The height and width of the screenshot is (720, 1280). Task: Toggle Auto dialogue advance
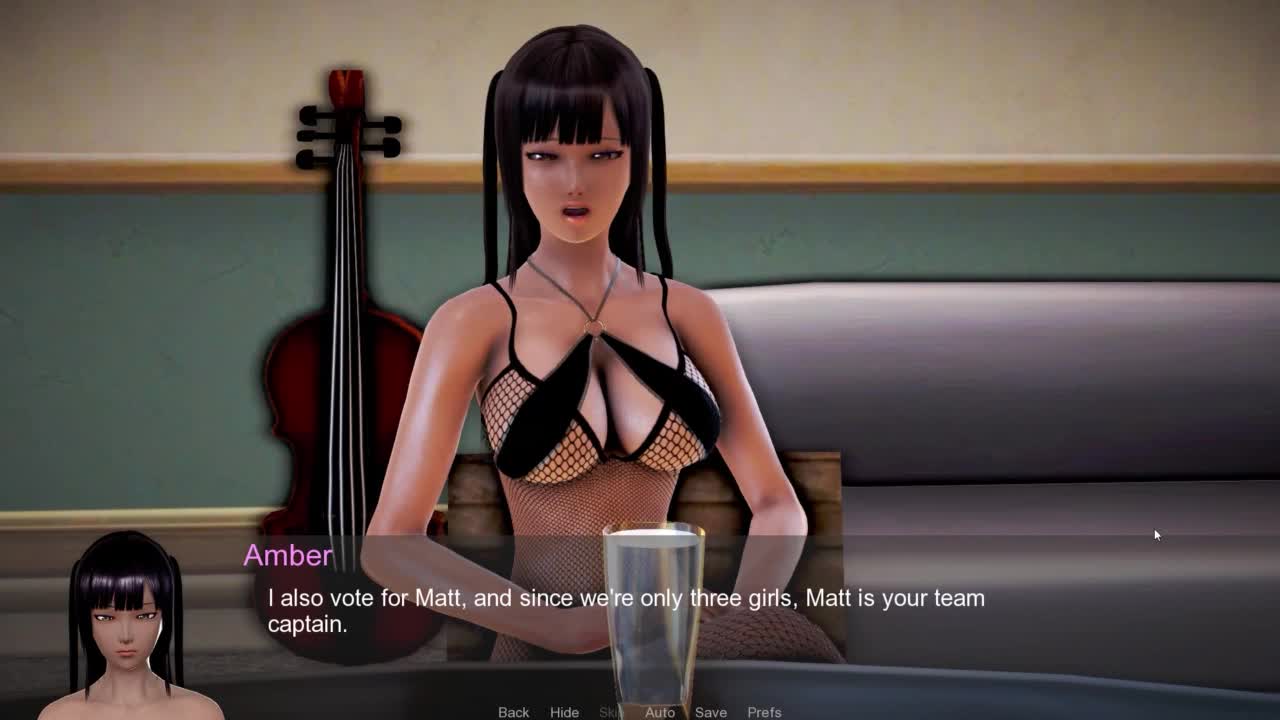click(x=660, y=712)
